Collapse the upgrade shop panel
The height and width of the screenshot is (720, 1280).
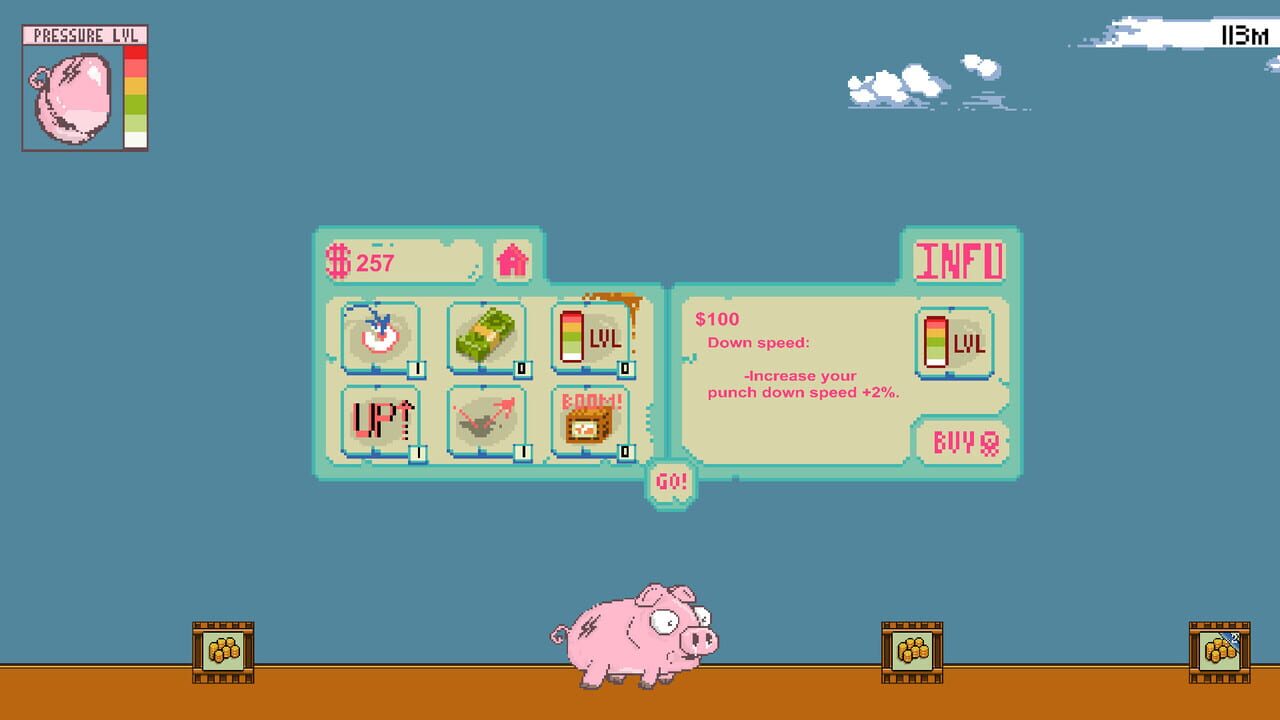tap(672, 480)
